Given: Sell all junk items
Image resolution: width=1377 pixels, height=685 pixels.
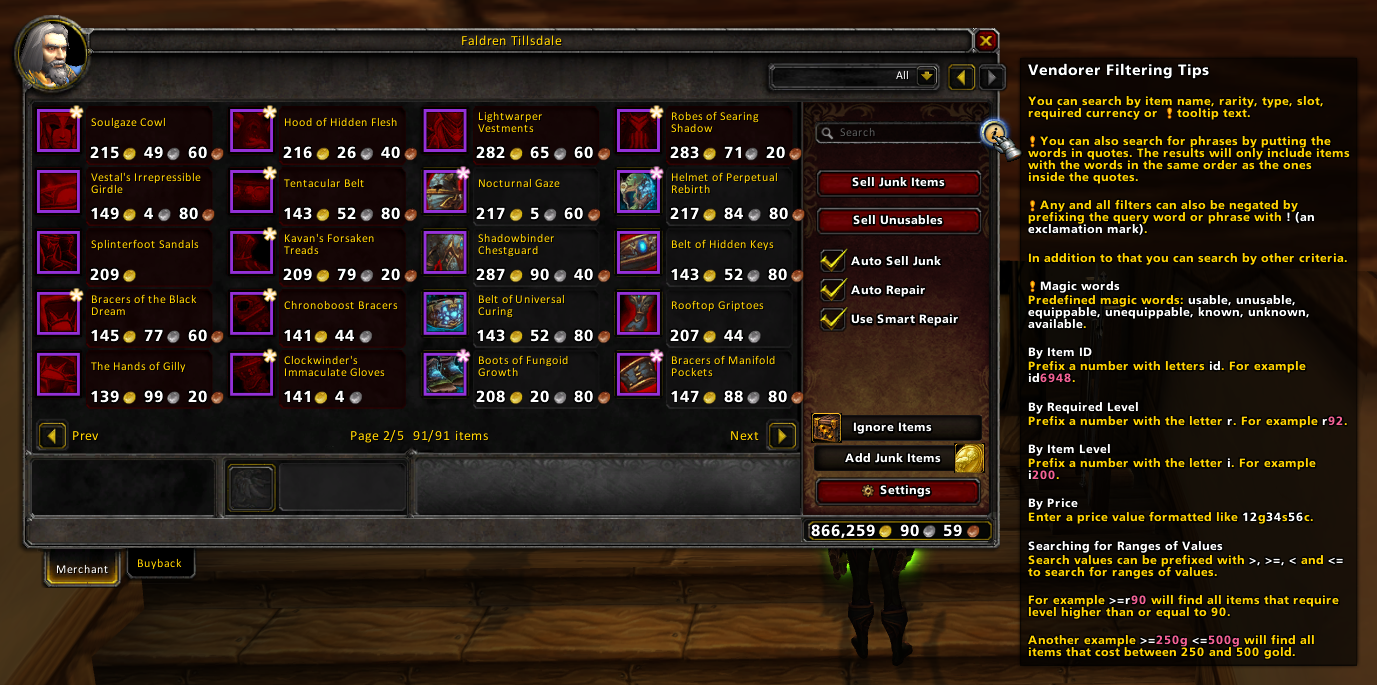Looking at the screenshot, I should click(898, 183).
